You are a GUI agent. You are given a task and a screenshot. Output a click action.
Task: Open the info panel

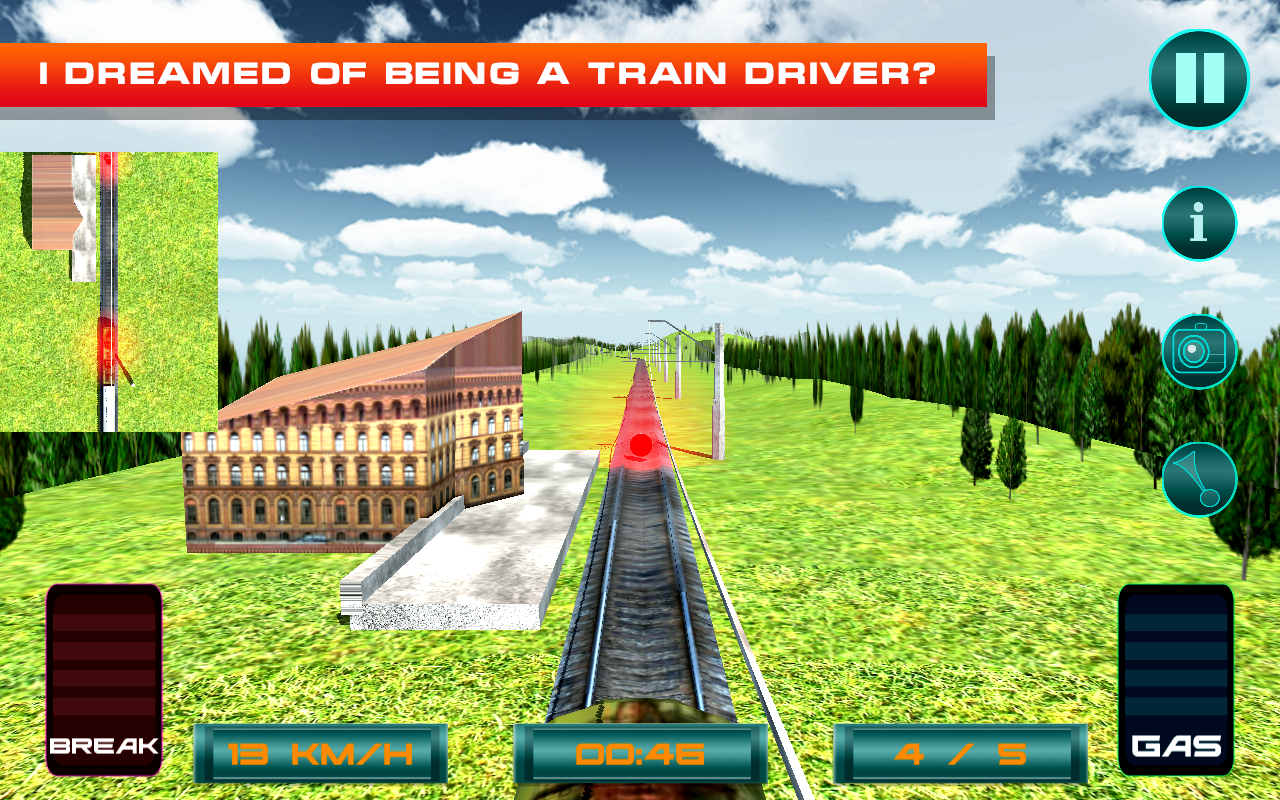1199,223
